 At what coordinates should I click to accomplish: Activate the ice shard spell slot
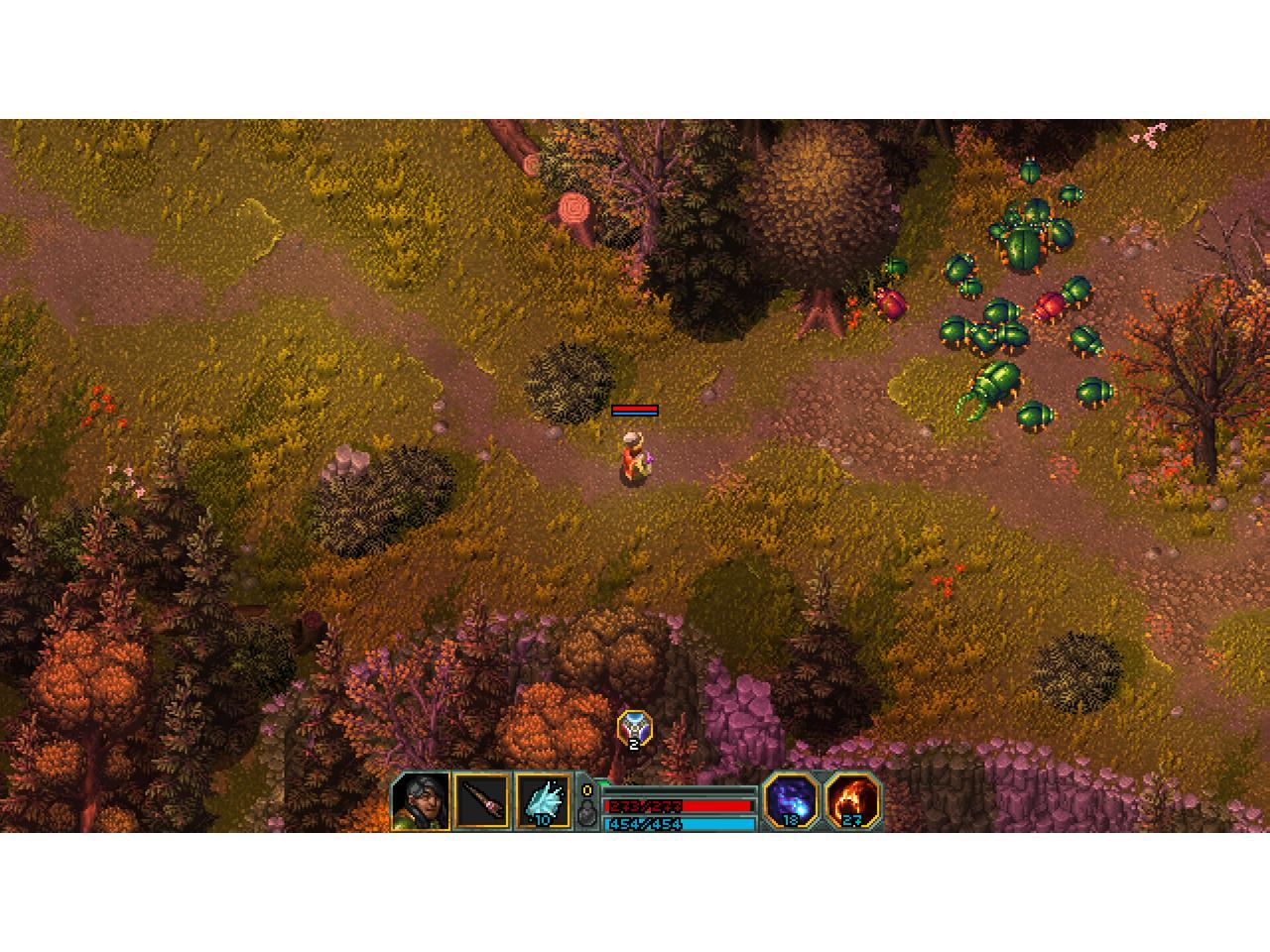[x=543, y=801]
